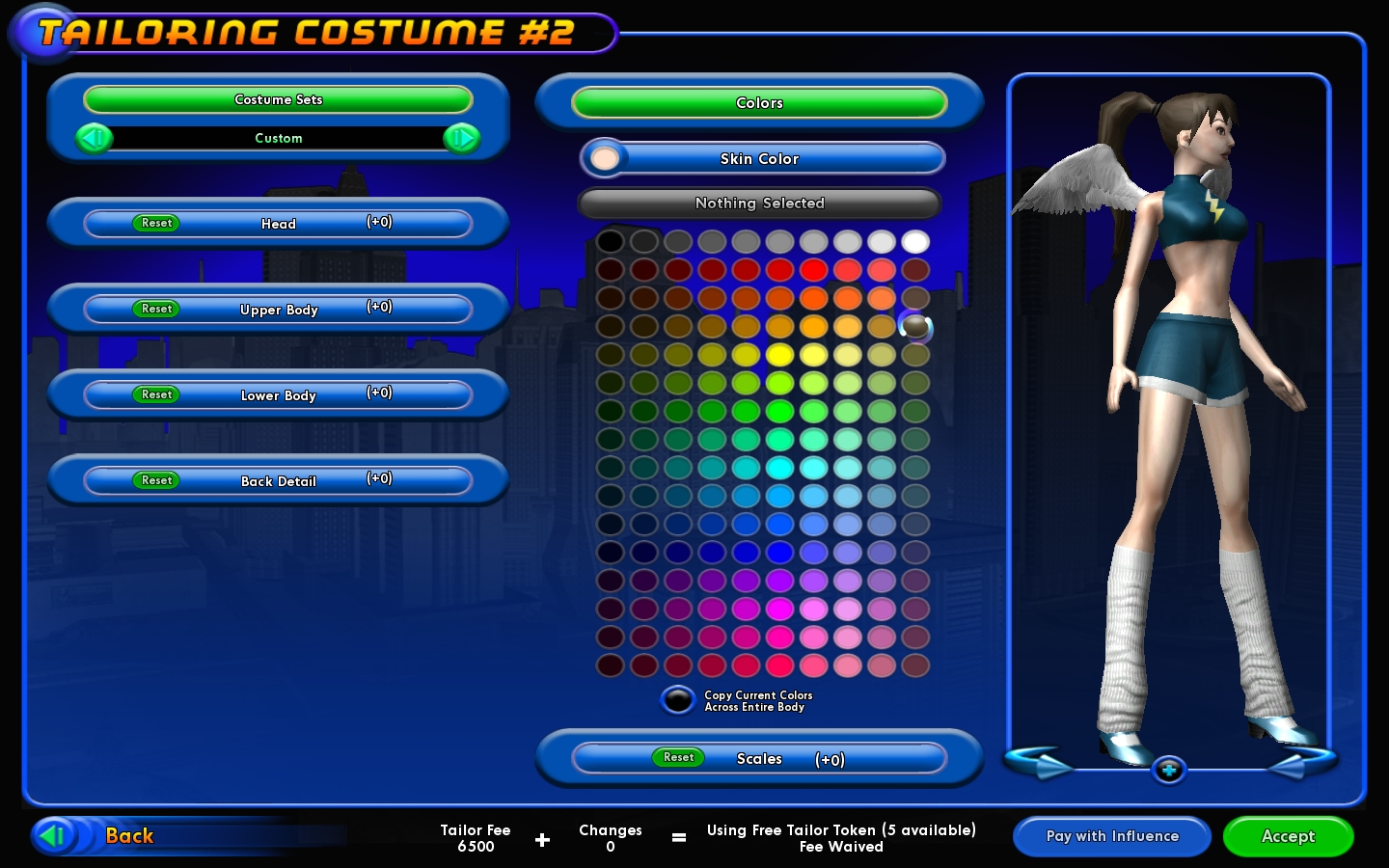Screen dimensions: 1389x868
Task: Pick the black color swatch
Action: coord(610,241)
